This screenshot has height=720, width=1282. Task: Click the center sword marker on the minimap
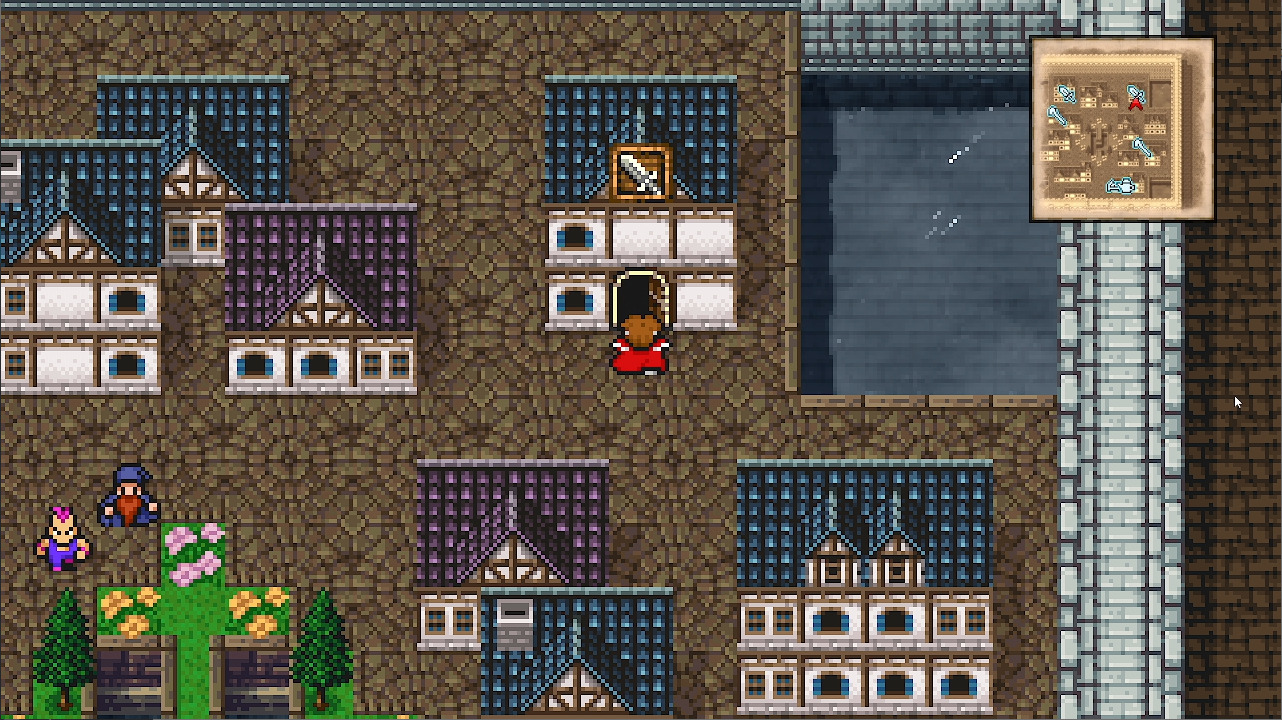point(1143,147)
